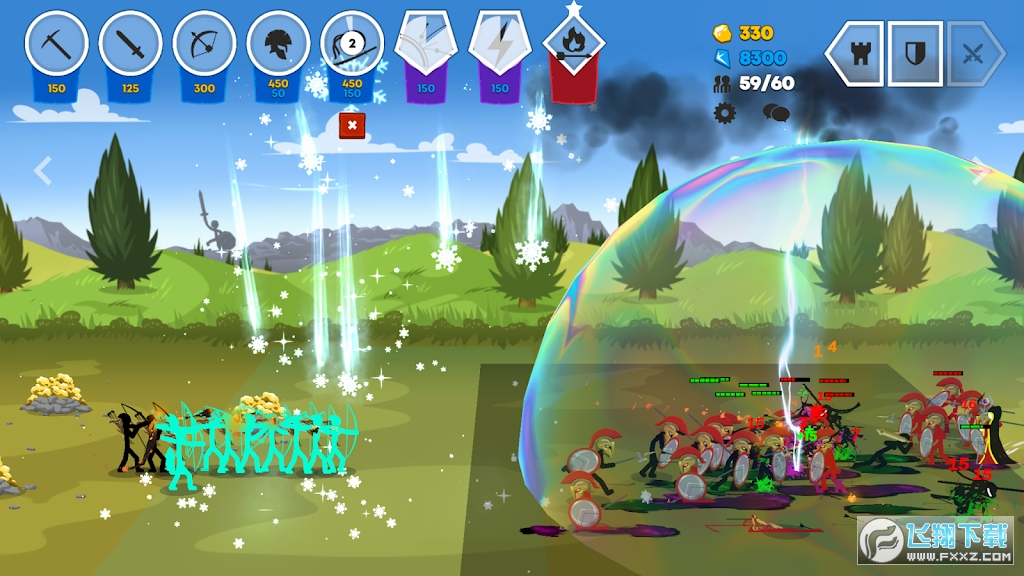Cancel the queued unit with red X
Screen dimensions: 1024x576
pos(352,125)
